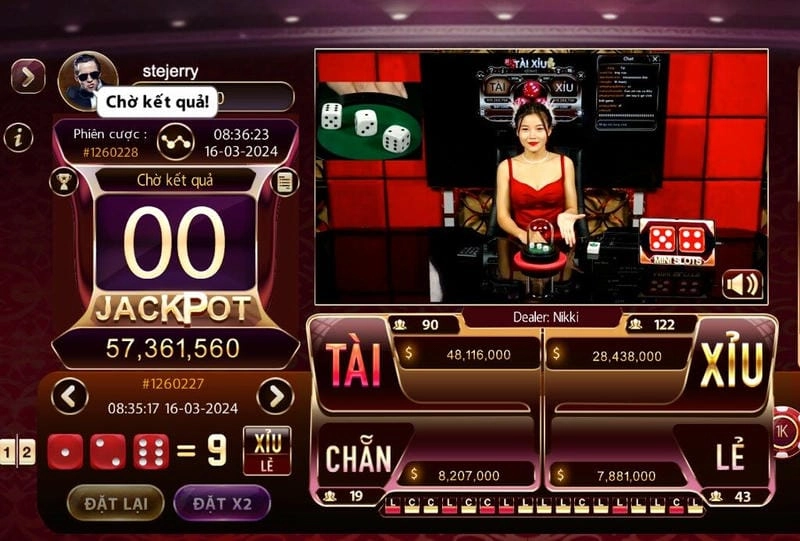Place a bet on CHẴN
The image size is (800, 541).
(357, 458)
